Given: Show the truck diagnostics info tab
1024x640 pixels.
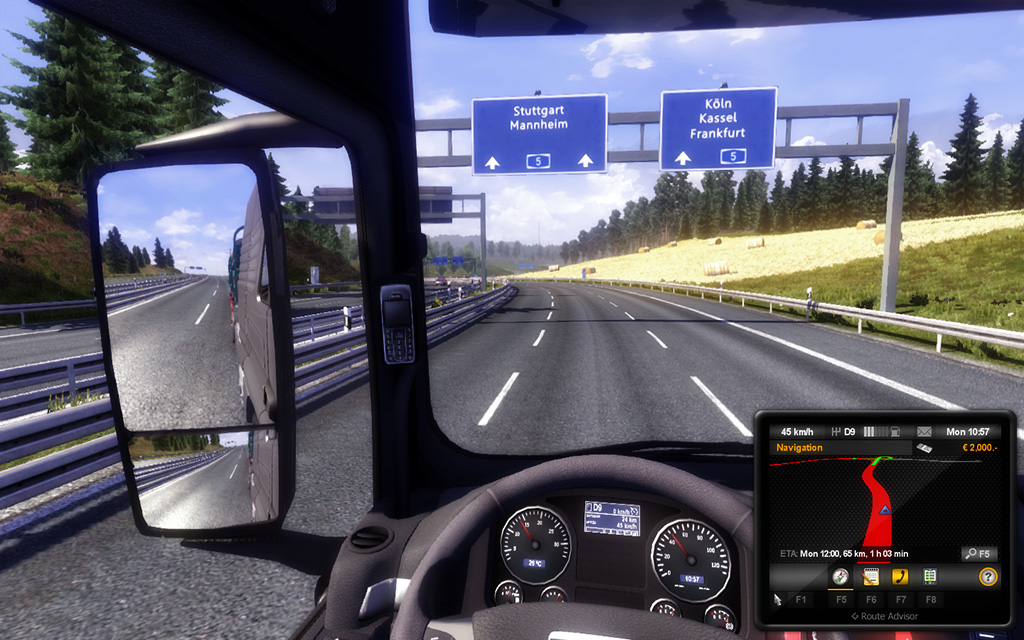Looking at the screenshot, I should click(930, 576).
